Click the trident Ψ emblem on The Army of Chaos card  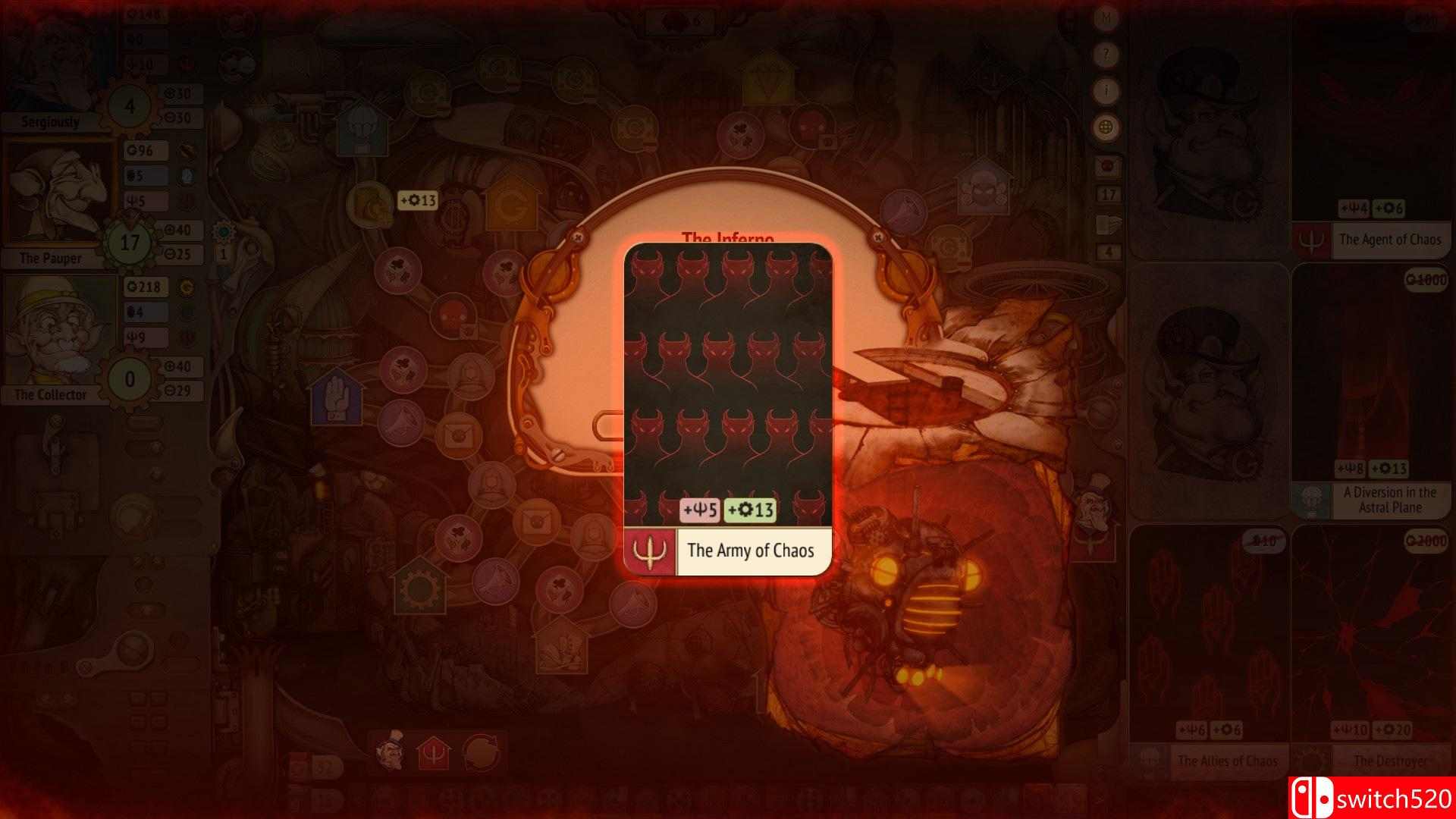coord(648,551)
